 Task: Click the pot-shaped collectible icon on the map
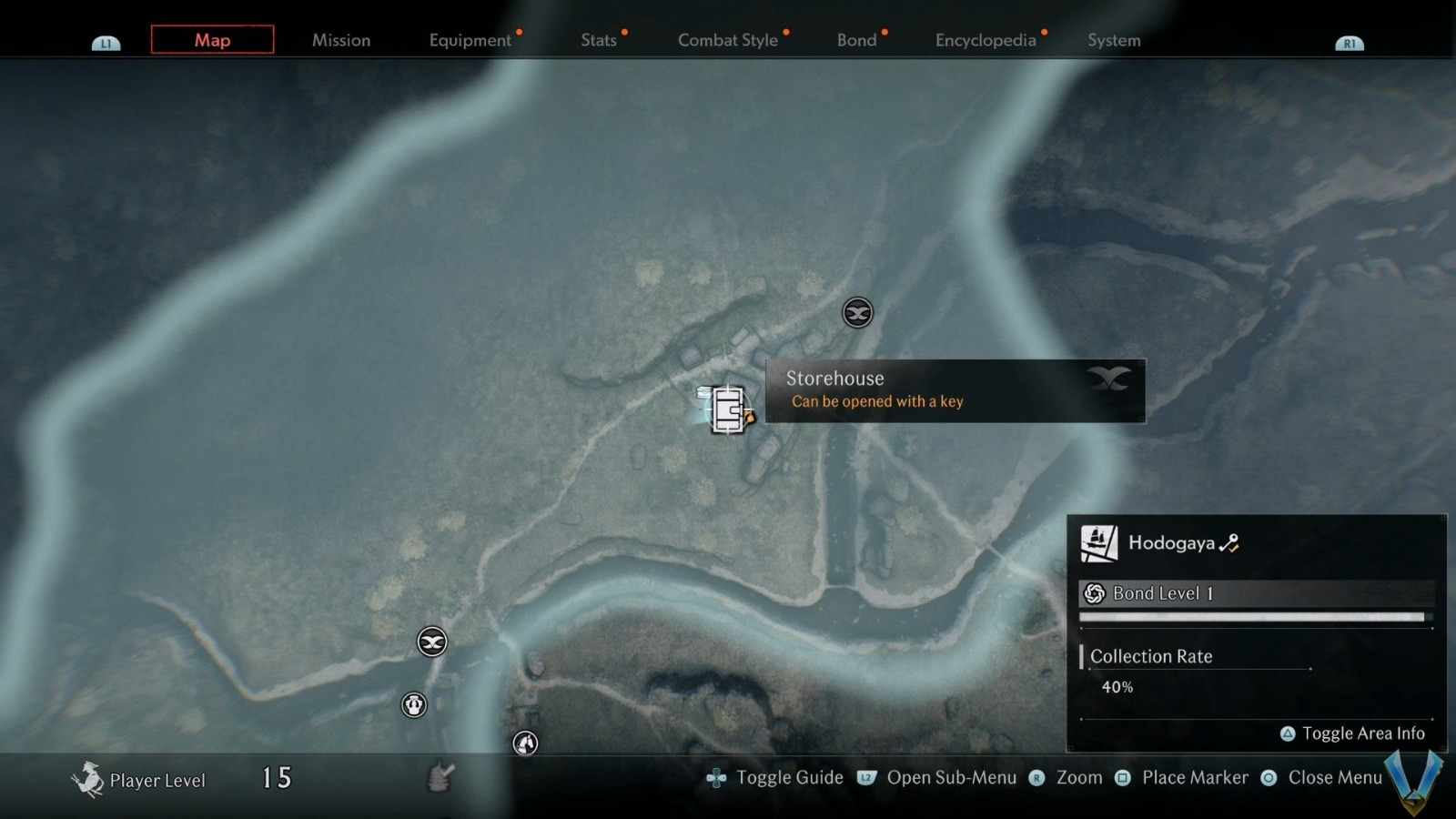point(414,703)
